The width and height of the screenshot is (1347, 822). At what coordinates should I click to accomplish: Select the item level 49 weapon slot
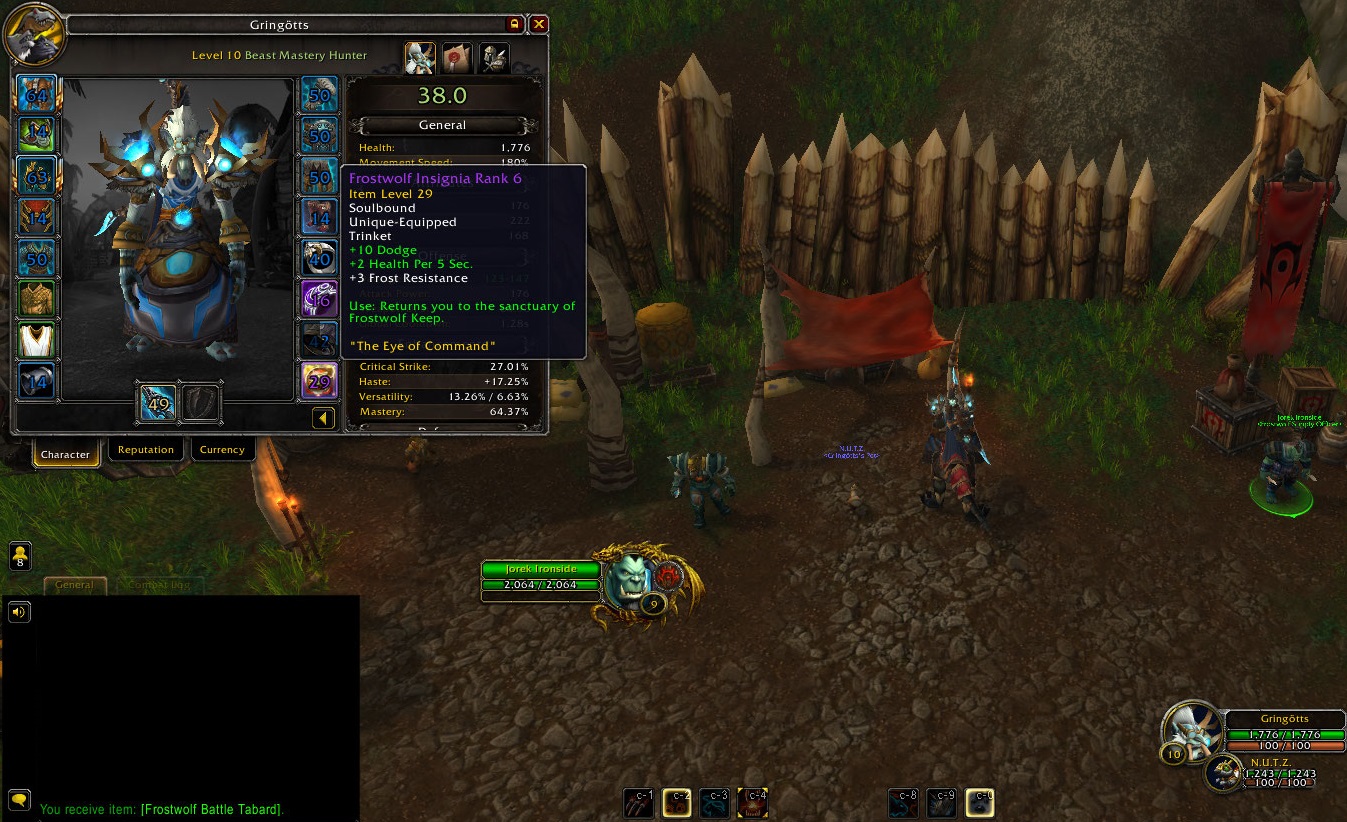158,402
